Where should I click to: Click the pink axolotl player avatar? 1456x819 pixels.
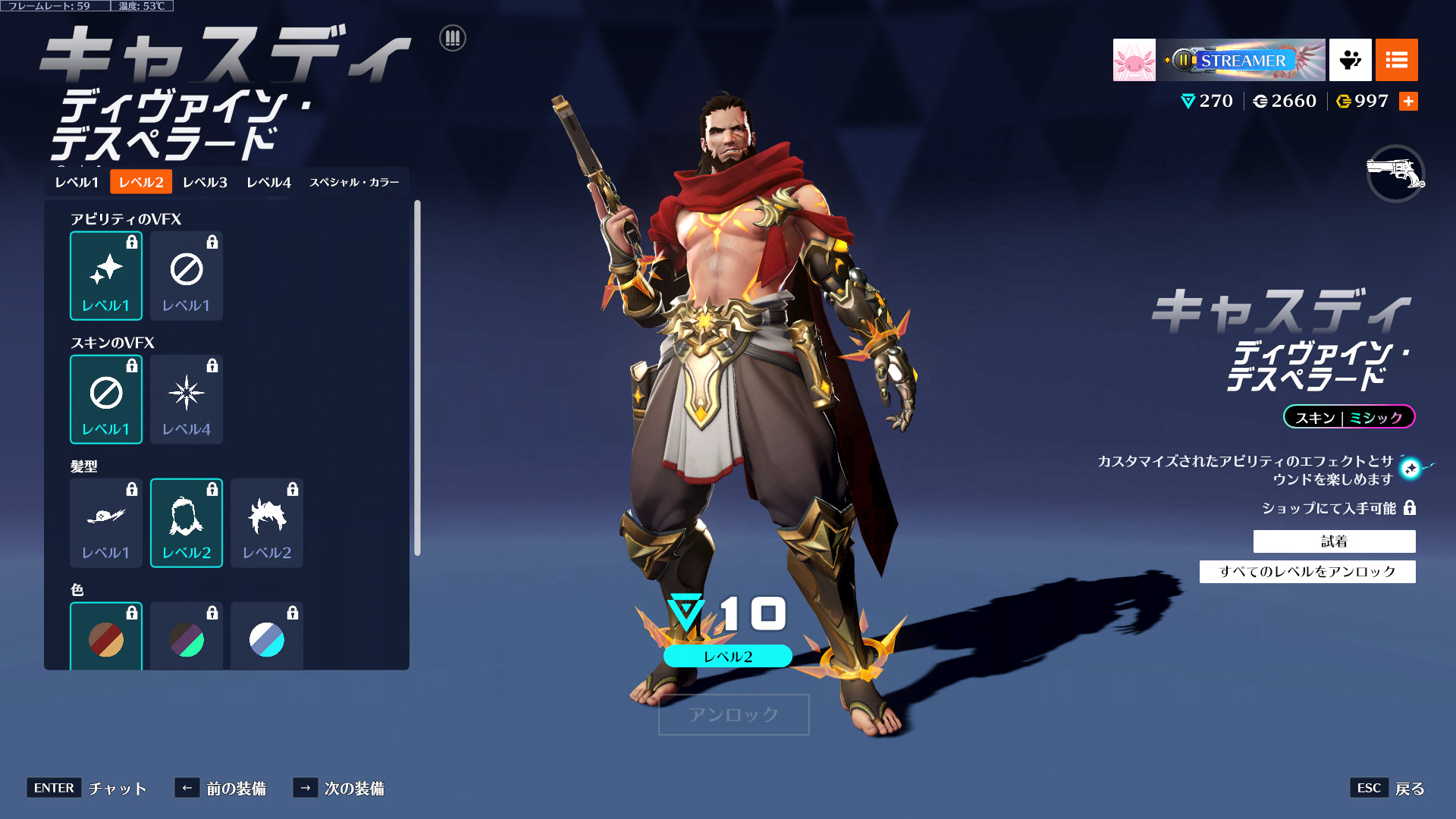pos(1134,60)
